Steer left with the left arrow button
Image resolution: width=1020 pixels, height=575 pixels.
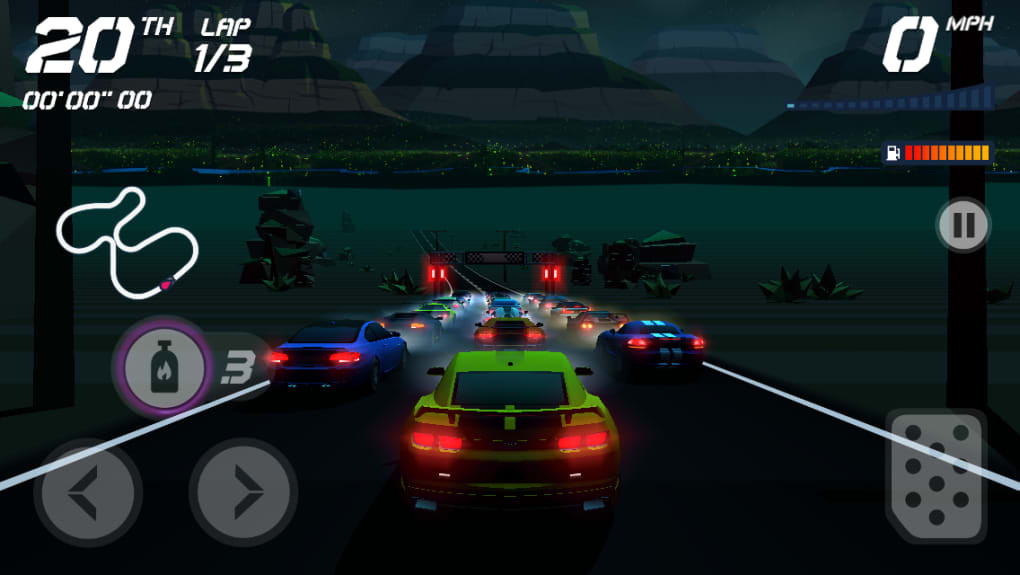click(x=88, y=492)
